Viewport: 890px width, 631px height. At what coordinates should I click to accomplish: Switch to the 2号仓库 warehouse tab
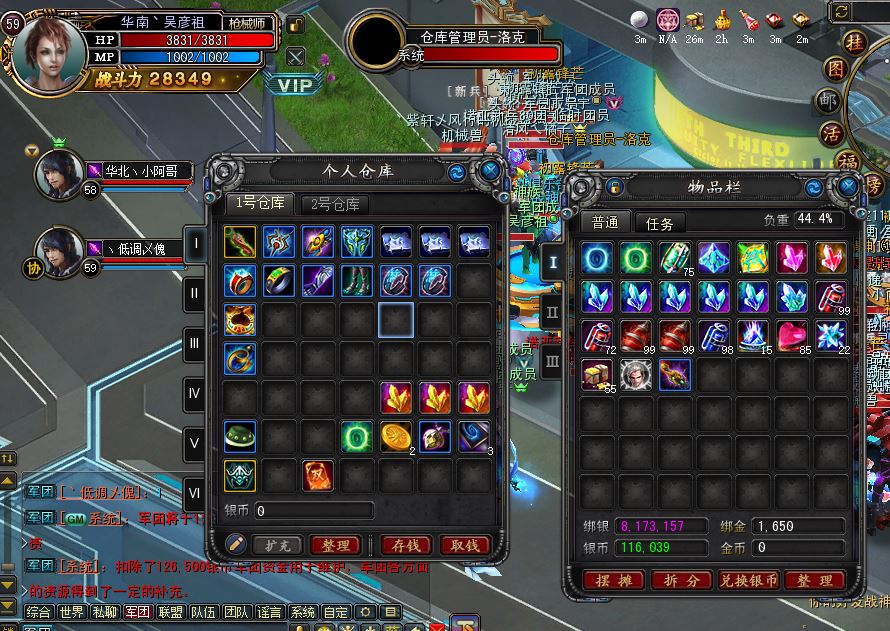click(335, 204)
